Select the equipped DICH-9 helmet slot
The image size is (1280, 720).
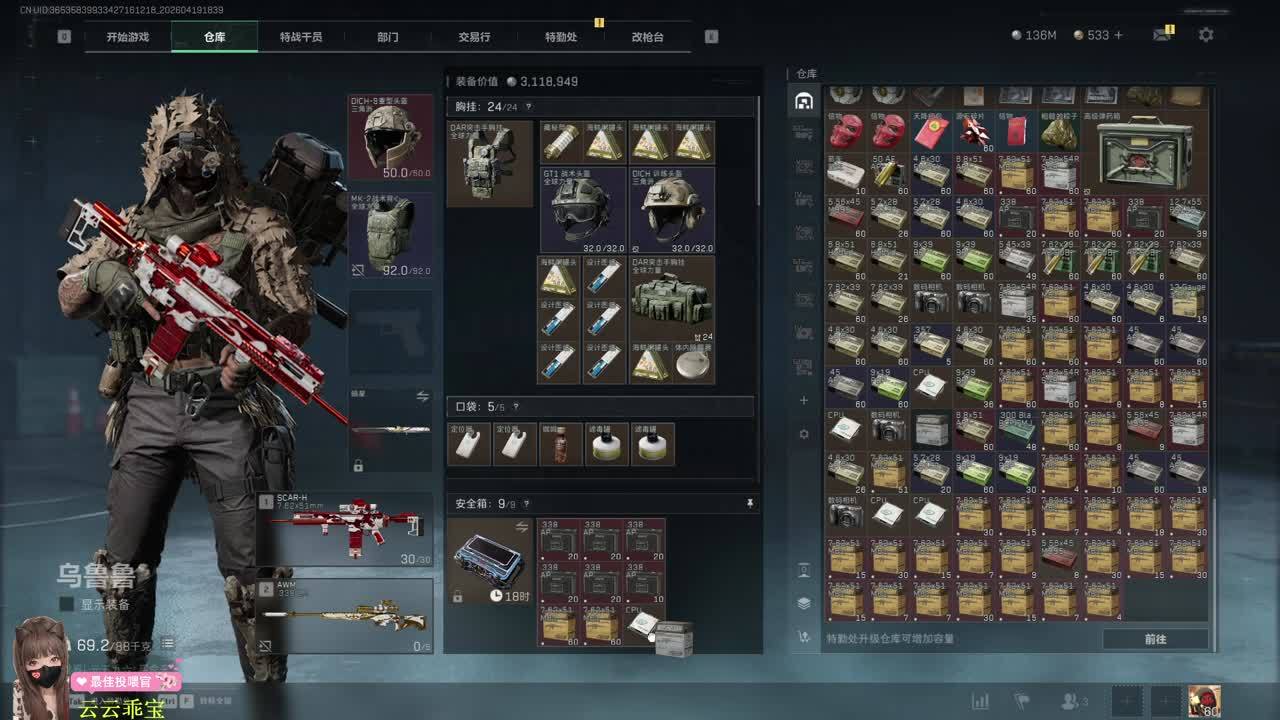(x=390, y=137)
